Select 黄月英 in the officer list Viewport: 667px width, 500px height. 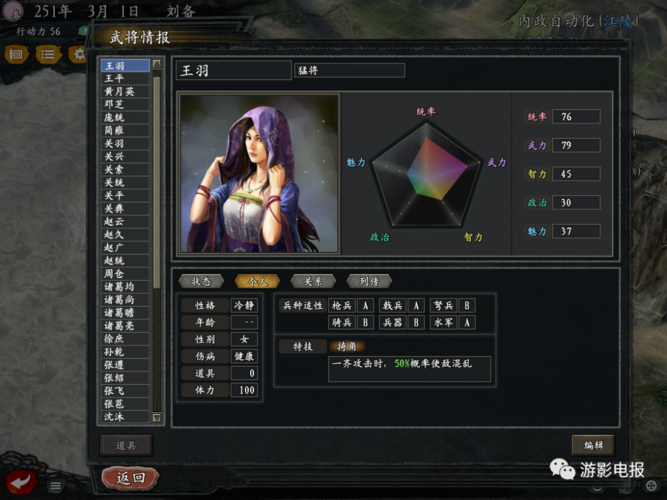pyautogui.click(x=119, y=91)
